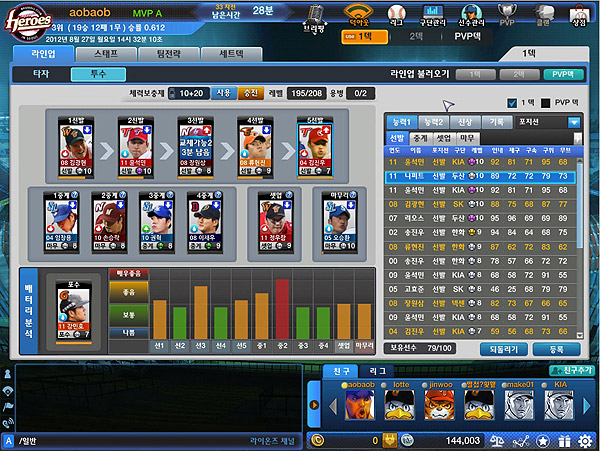Click the 친구추가 add friend button
Viewport: 600px width, 451px height.
pyautogui.click(x=566, y=370)
